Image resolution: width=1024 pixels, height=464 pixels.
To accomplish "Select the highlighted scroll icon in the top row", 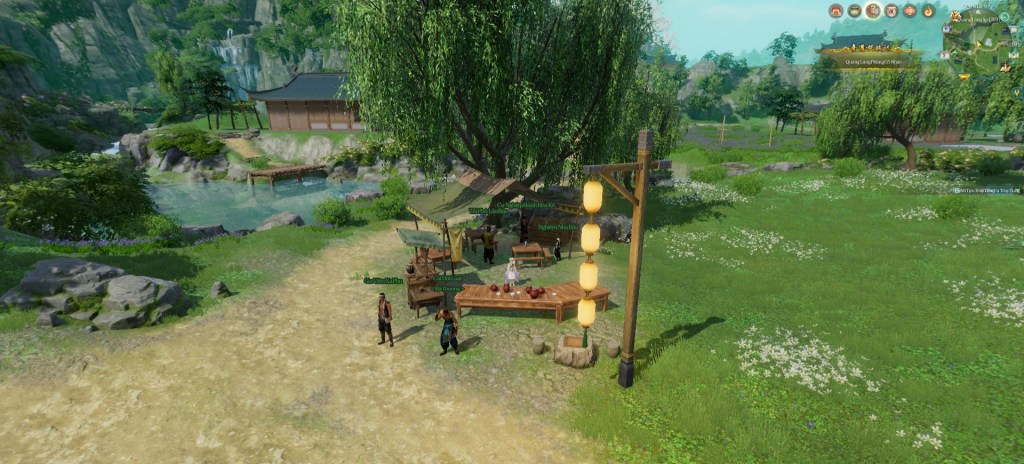I will [873, 11].
